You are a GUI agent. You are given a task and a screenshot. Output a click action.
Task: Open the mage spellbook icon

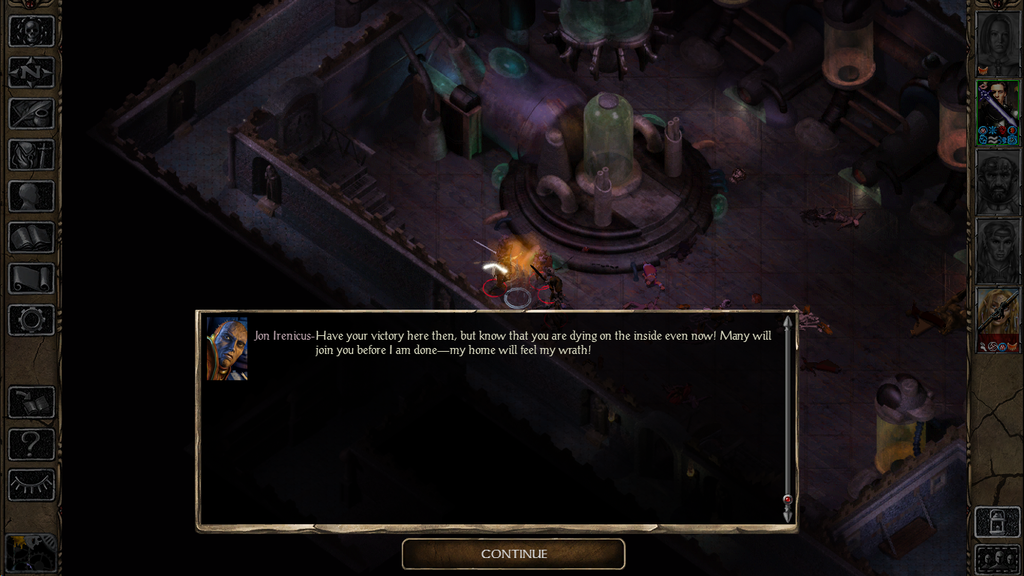(x=31, y=237)
